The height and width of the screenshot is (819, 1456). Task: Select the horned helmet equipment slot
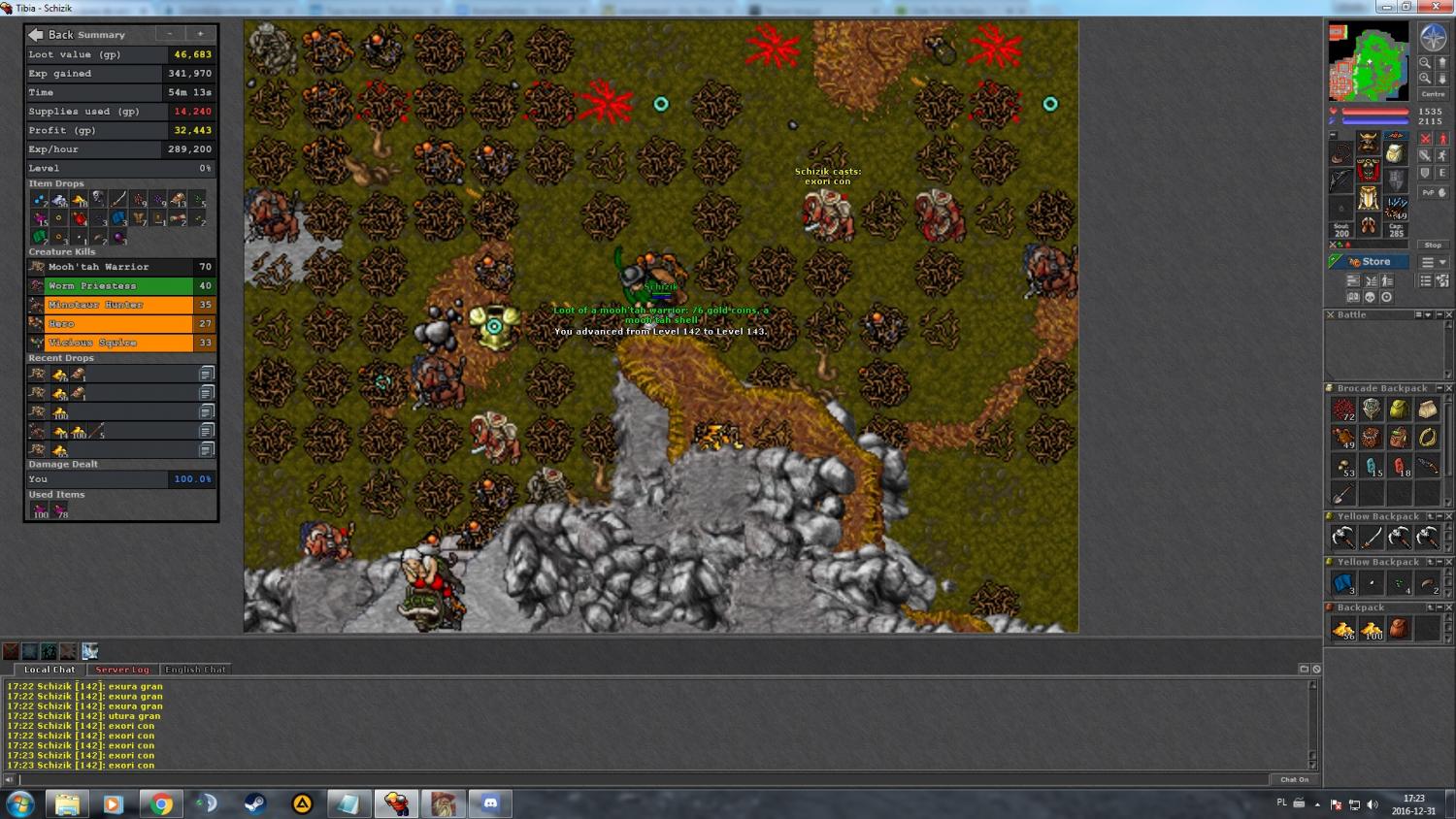(x=1368, y=144)
